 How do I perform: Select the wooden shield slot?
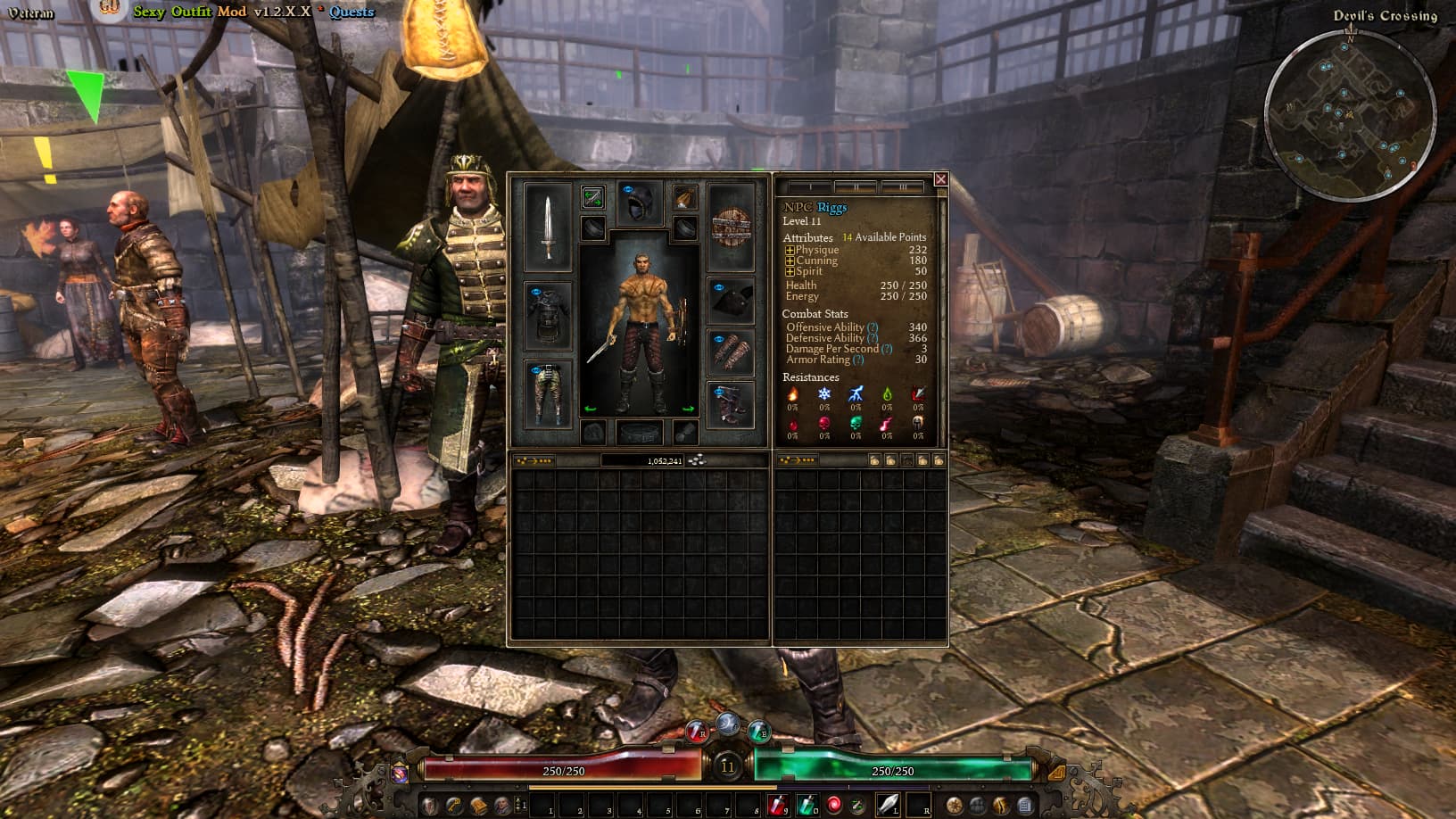(x=731, y=227)
